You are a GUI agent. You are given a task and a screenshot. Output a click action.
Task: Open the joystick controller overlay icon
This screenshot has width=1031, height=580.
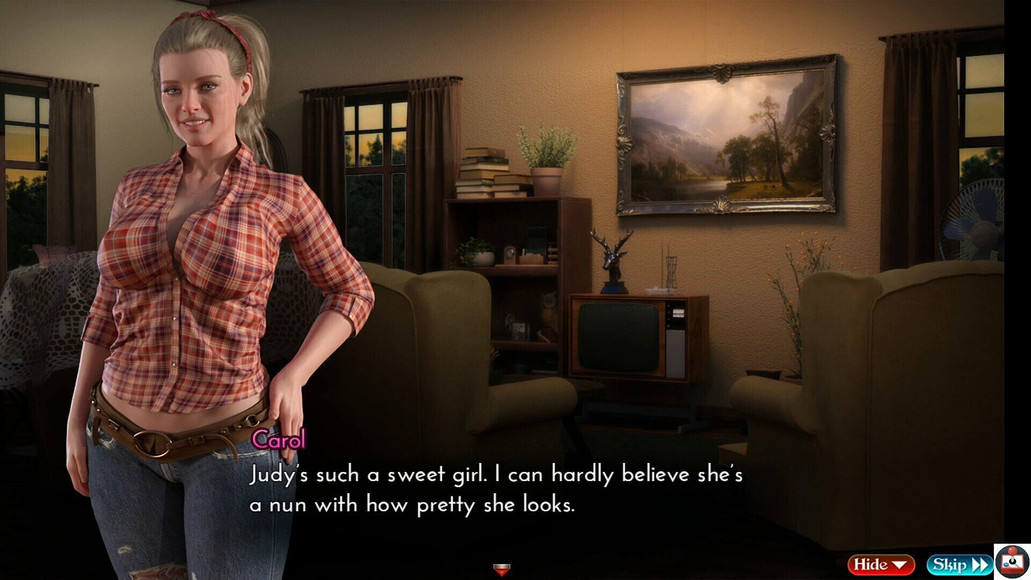[1012, 561]
